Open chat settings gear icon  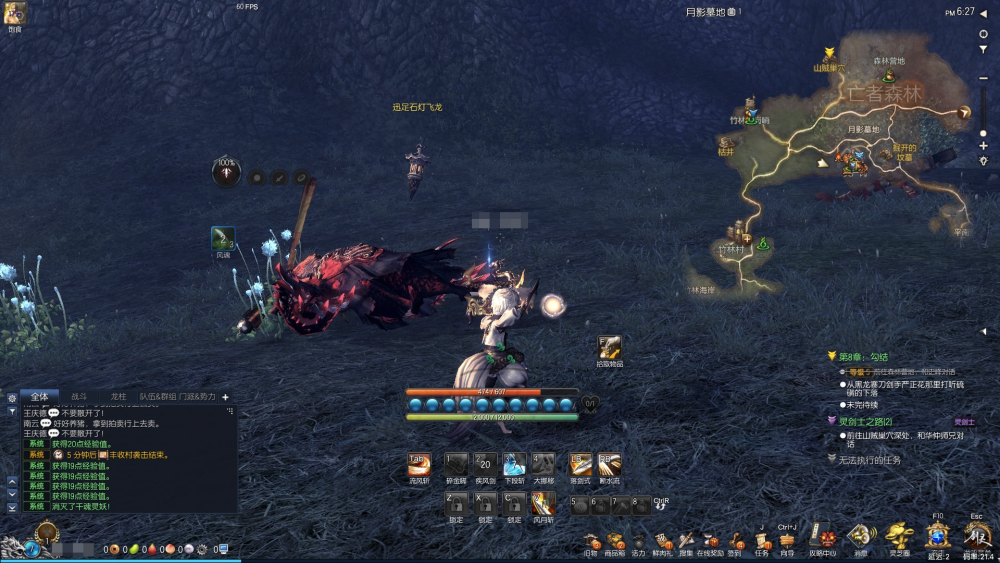(x=12, y=398)
